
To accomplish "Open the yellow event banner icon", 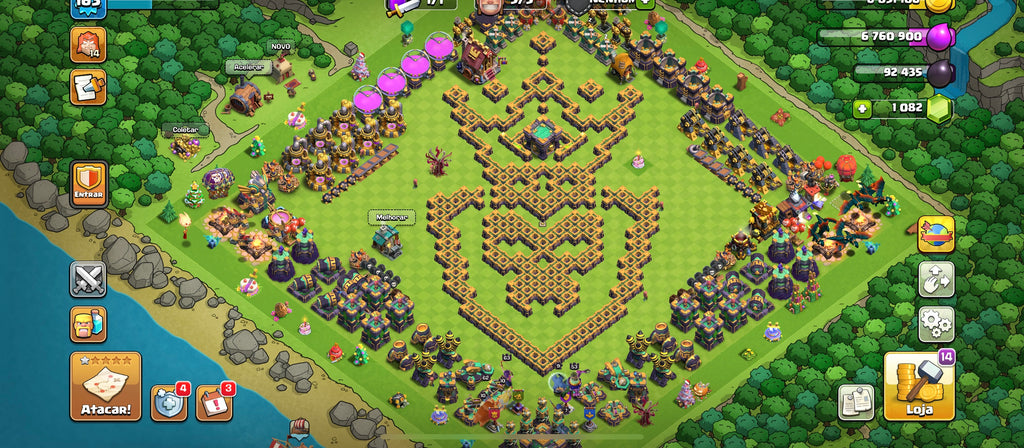I will pos(936,234).
